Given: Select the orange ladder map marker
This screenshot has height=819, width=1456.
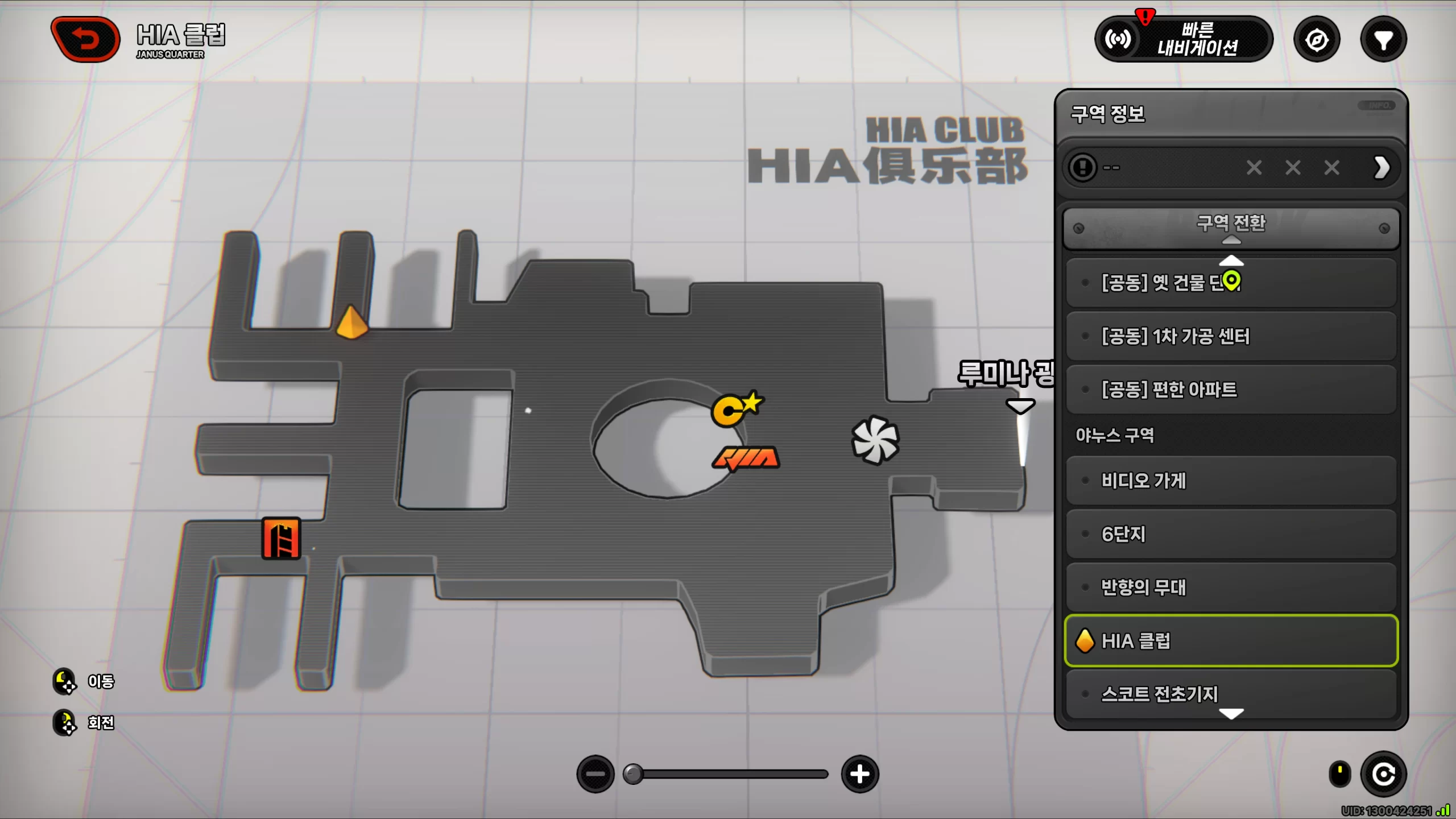Looking at the screenshot, I should coord(281,539).
